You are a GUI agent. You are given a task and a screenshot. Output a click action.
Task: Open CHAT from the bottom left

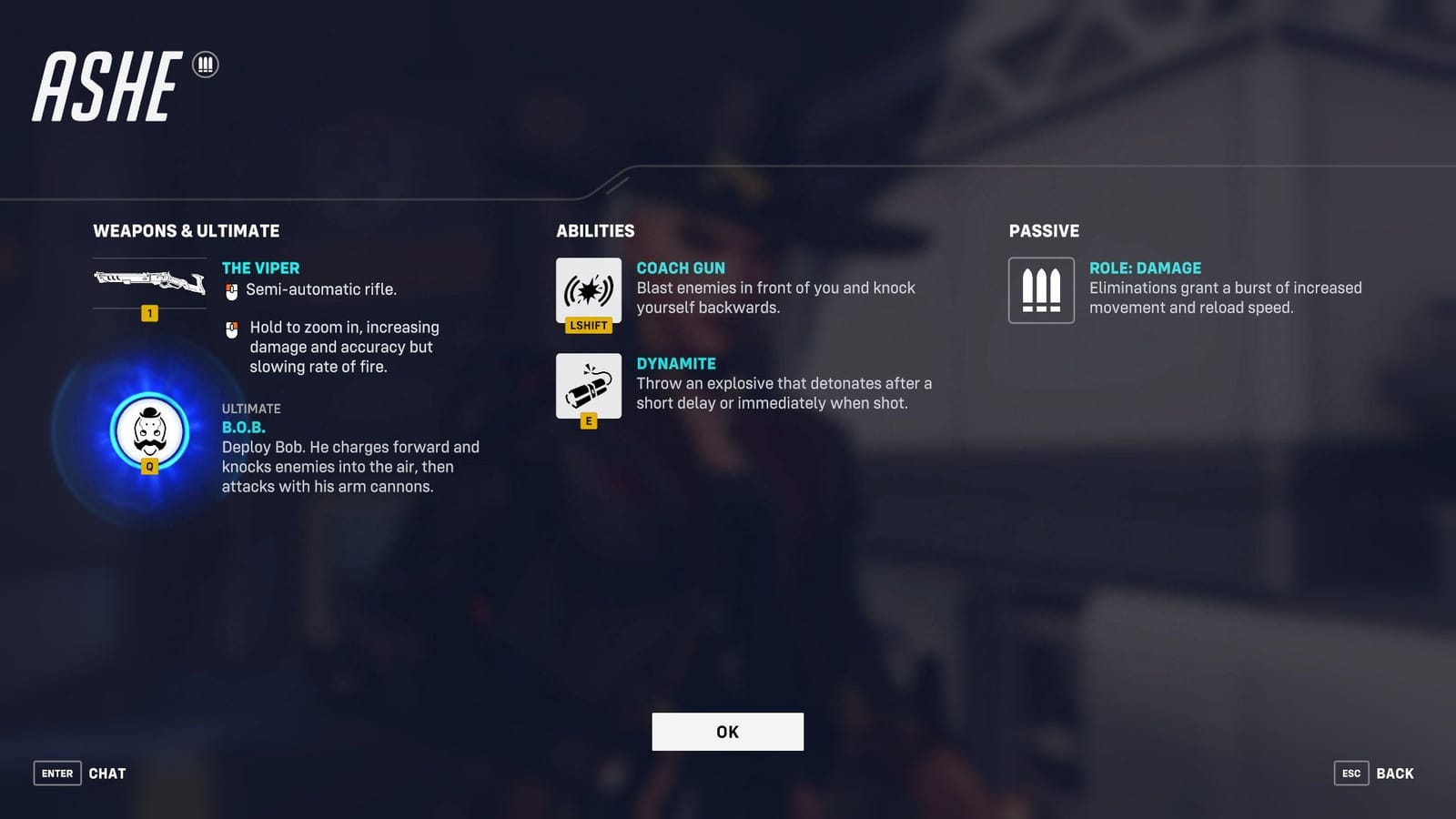108,773
